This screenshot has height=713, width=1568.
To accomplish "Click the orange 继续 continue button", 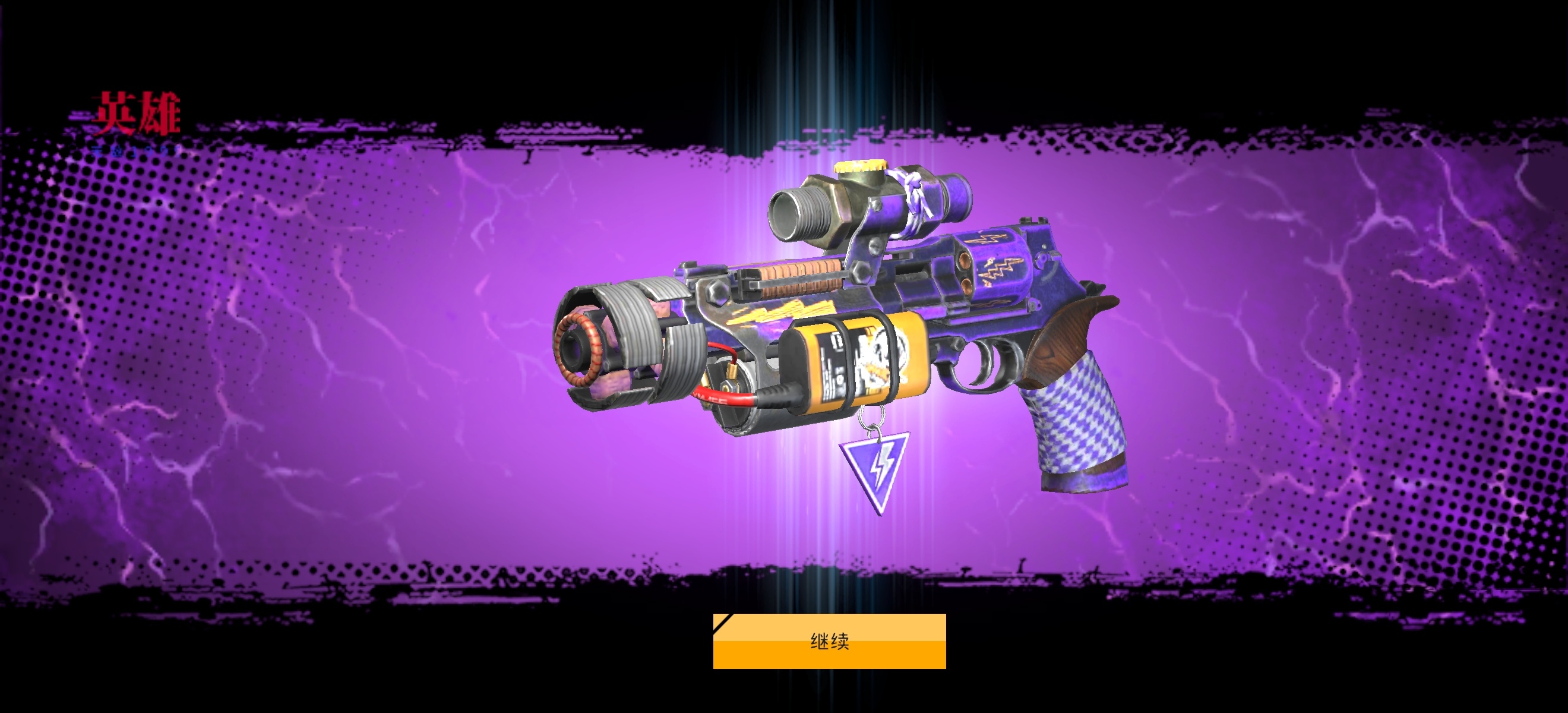I will (x=829, y=641).
